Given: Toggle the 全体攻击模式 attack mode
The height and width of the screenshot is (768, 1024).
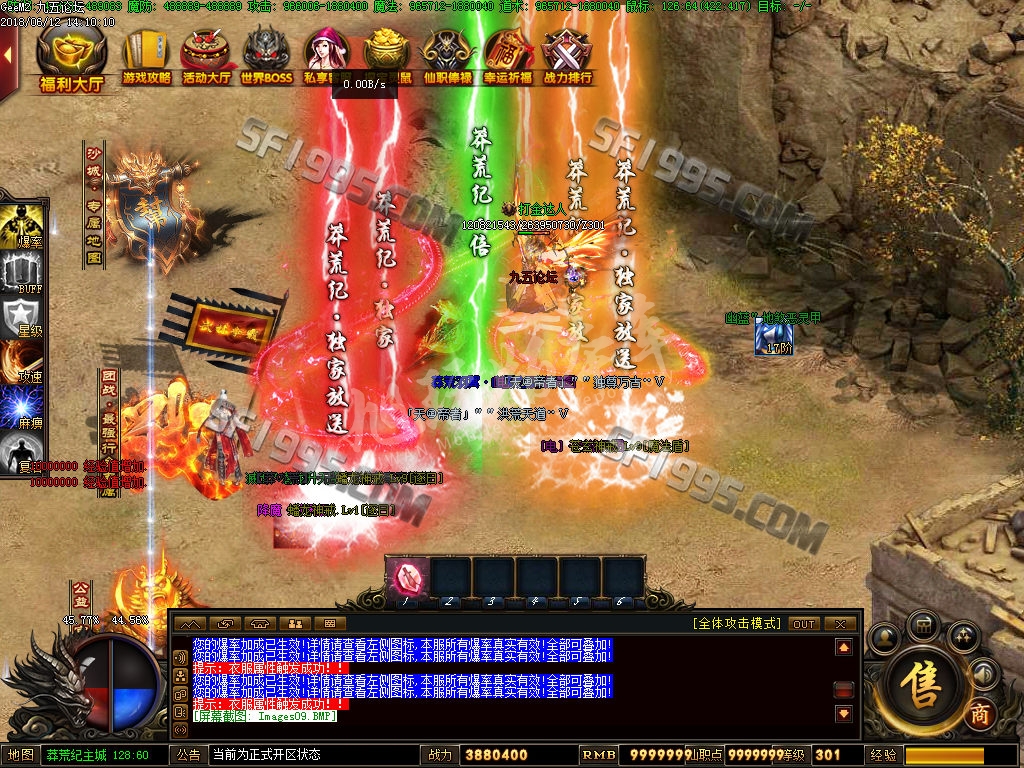Looking at the screenshot, I should pyautogui.click(x=736, y=623).
